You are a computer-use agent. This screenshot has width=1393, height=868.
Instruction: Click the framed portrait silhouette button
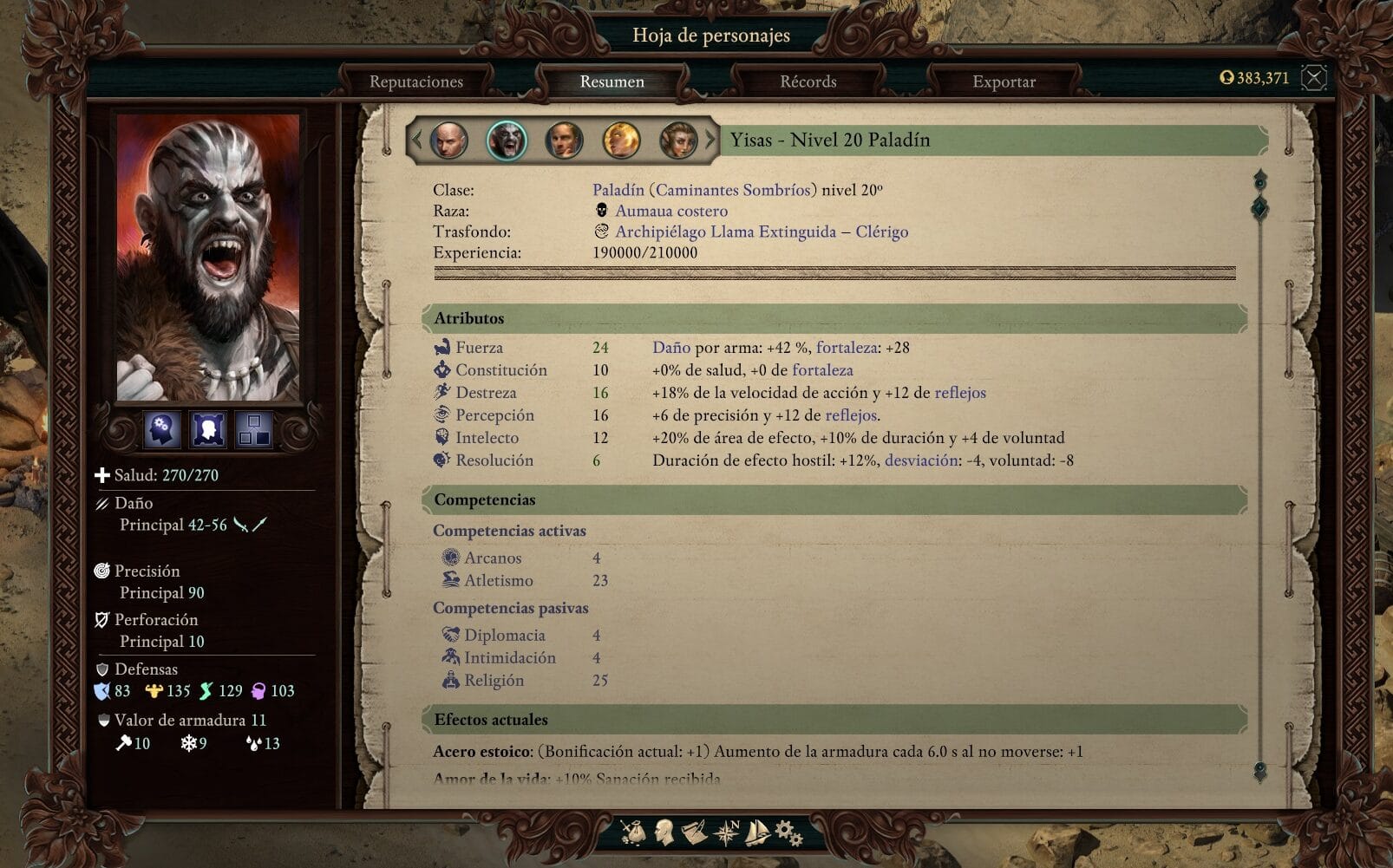point(208,429)
